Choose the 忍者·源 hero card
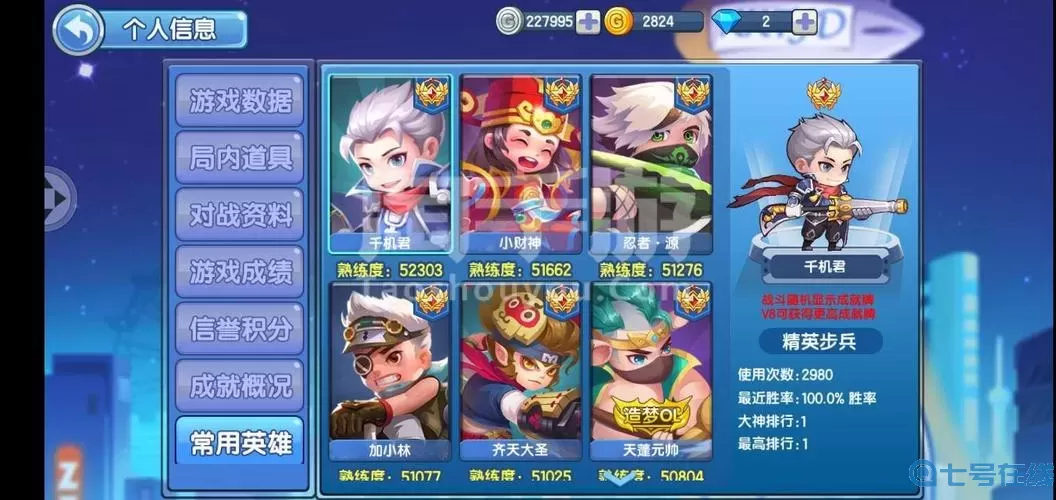Image resolution: width=1056 pixels, height=500 pixels. 651,160
